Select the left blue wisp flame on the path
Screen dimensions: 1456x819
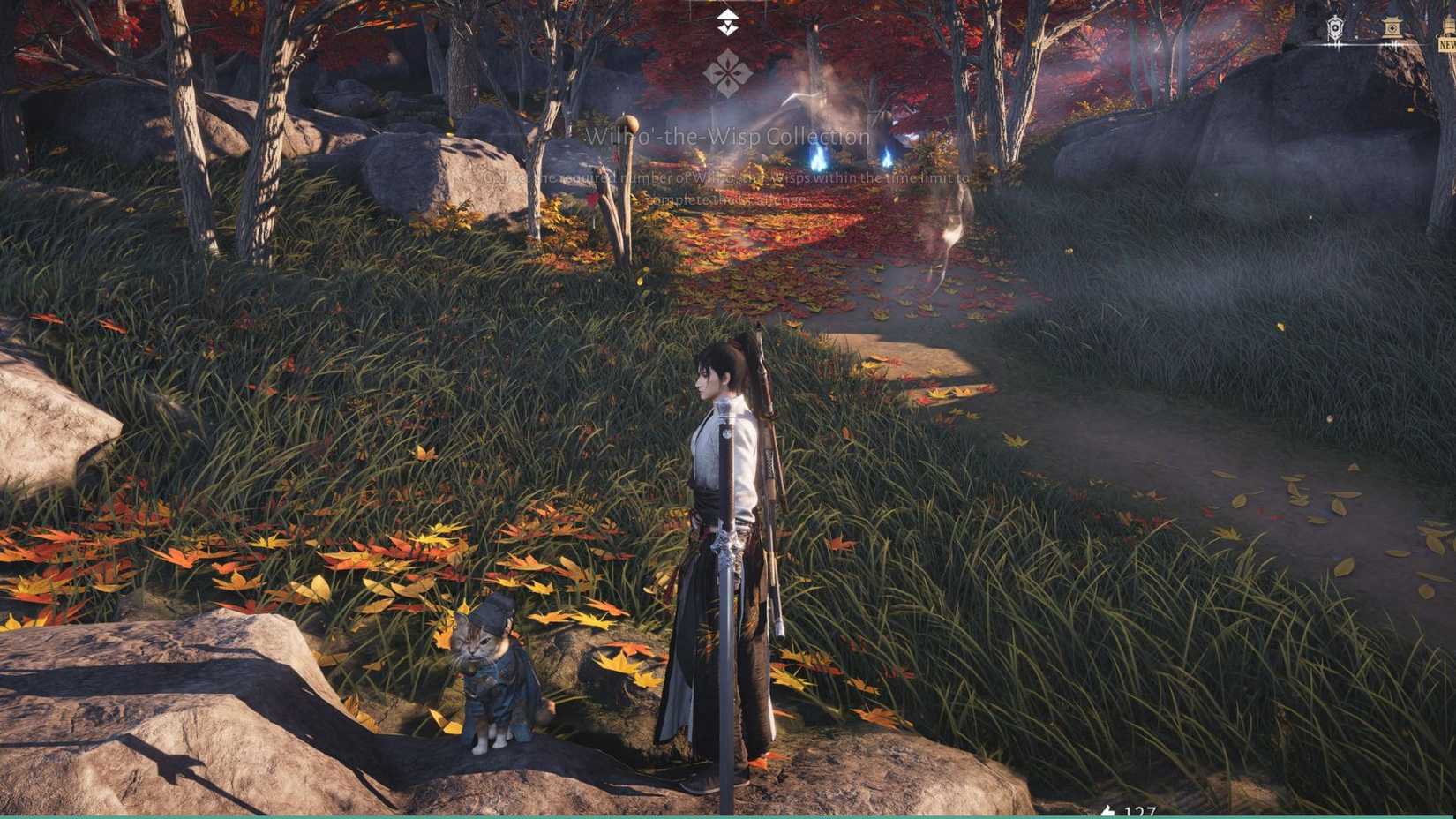(821, 160)
